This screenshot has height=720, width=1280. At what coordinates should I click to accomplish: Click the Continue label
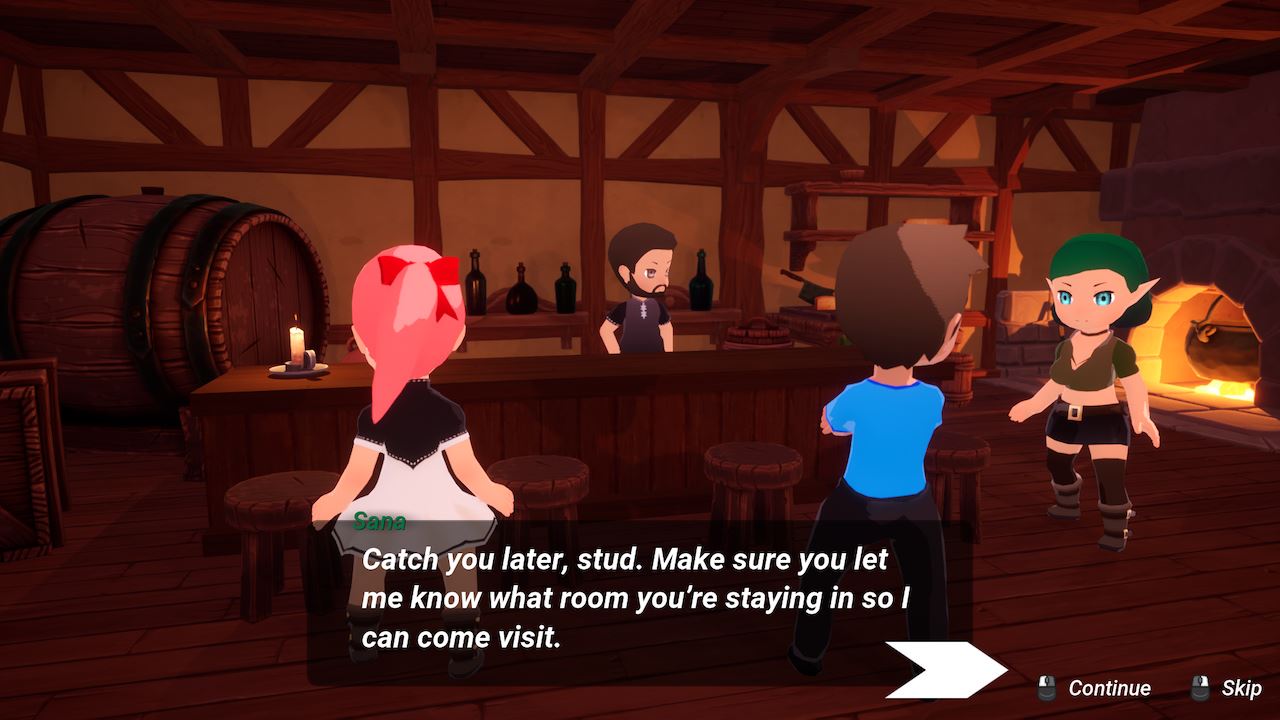(x=1109, y=688)
